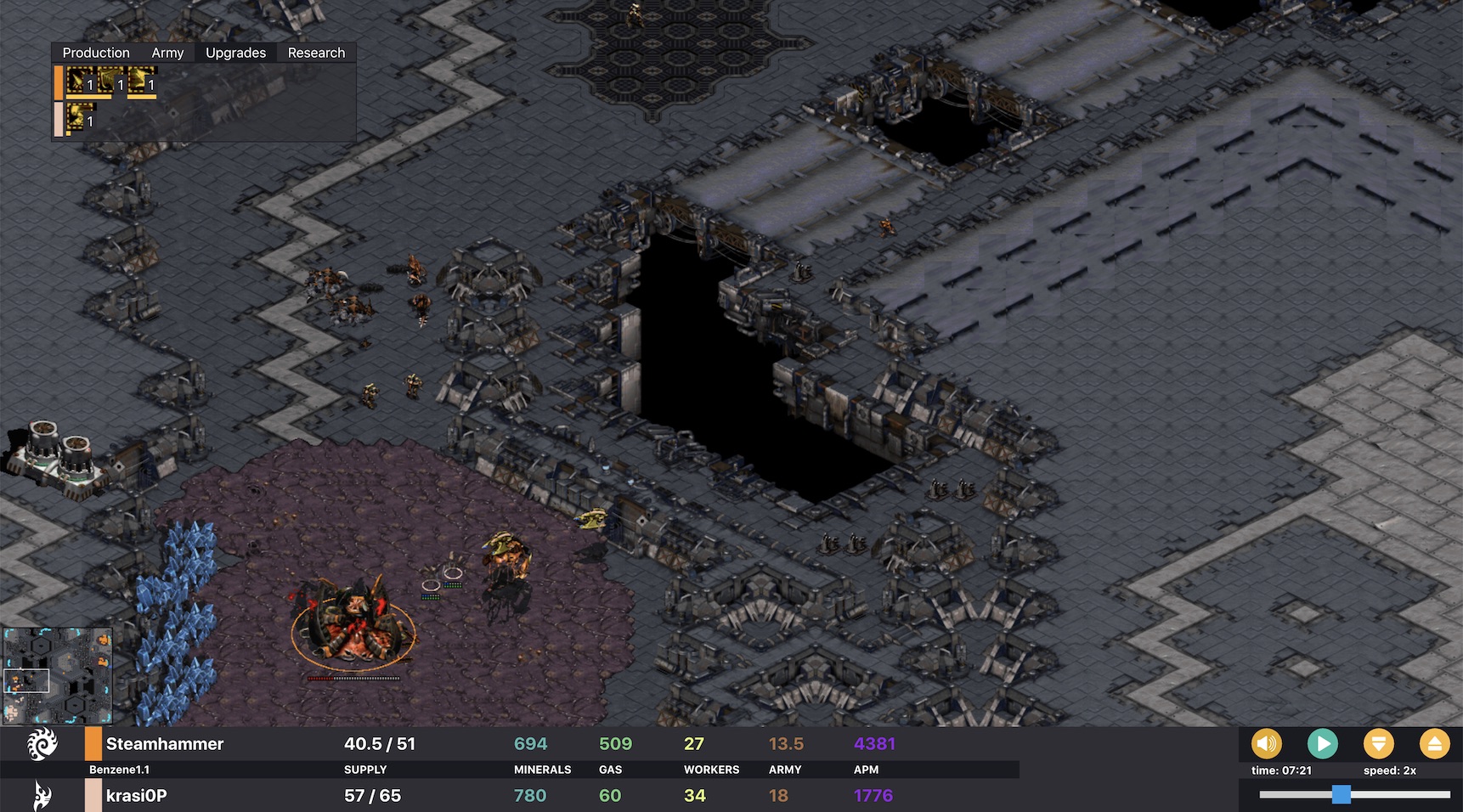This screenshot has width=1463, height=812.
Task: Click the Benzene1.1 map name label
Action: coord(119,770)
